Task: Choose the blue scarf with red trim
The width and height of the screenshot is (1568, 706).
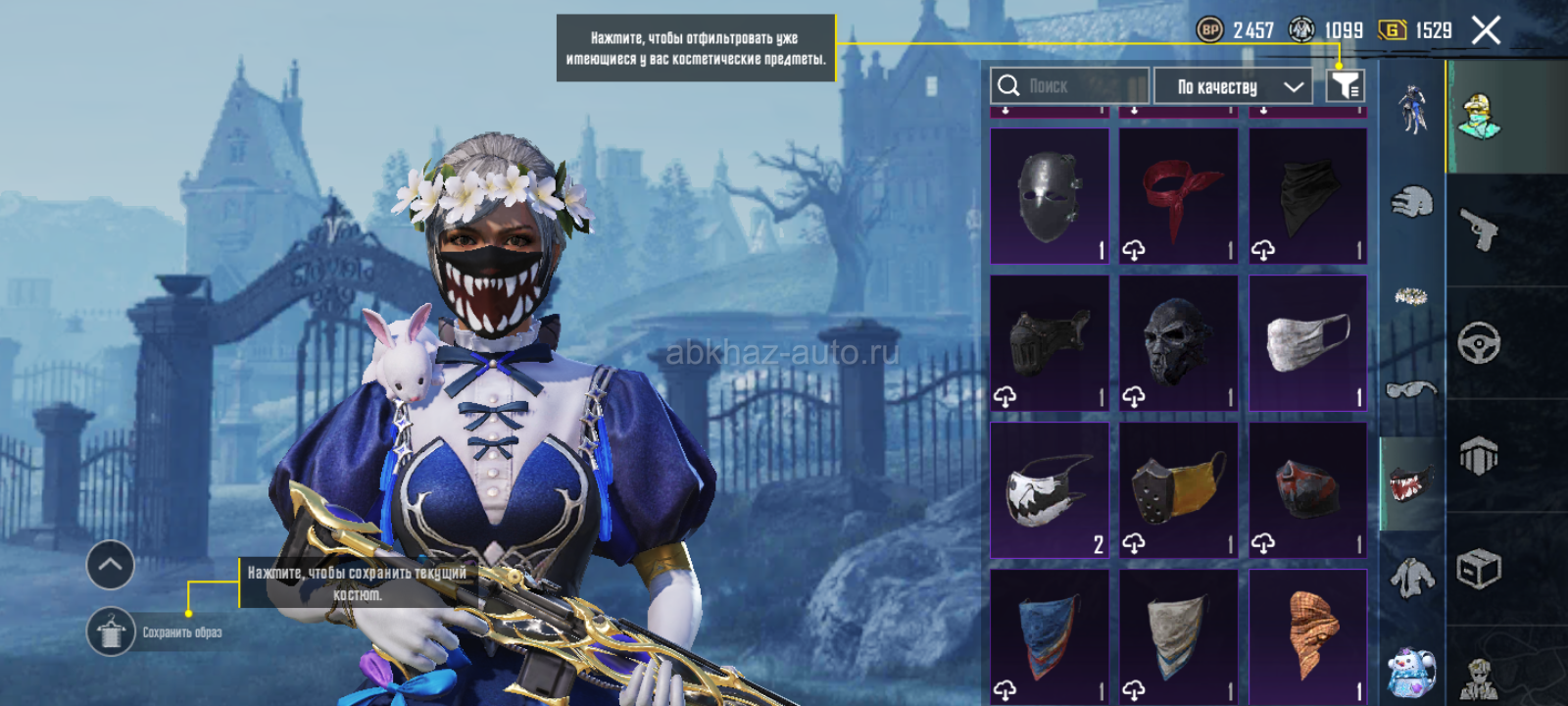Action: pyautogui.click(x=1050, y=635)
